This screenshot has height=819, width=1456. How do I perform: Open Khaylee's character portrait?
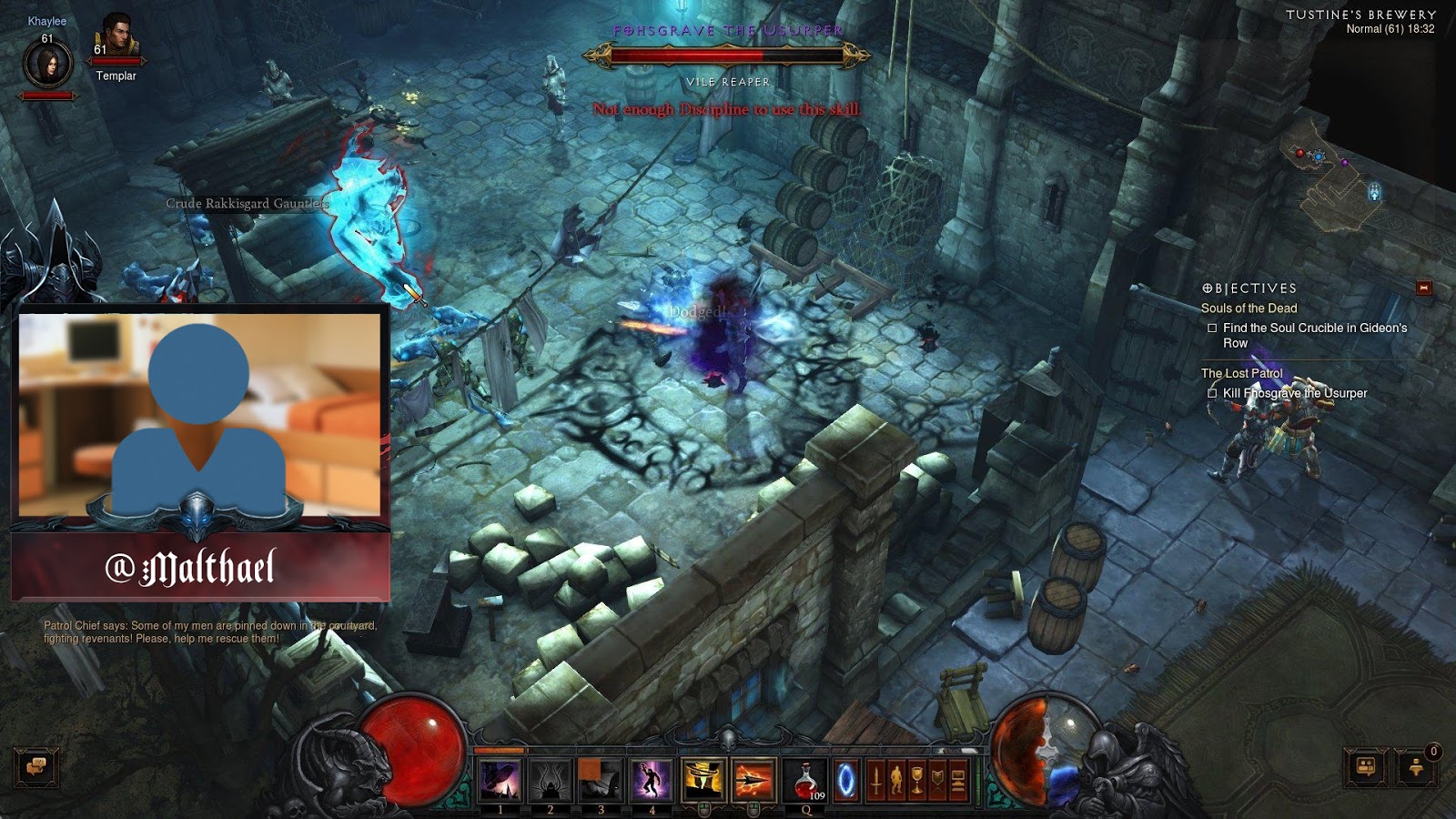point(50,62)
